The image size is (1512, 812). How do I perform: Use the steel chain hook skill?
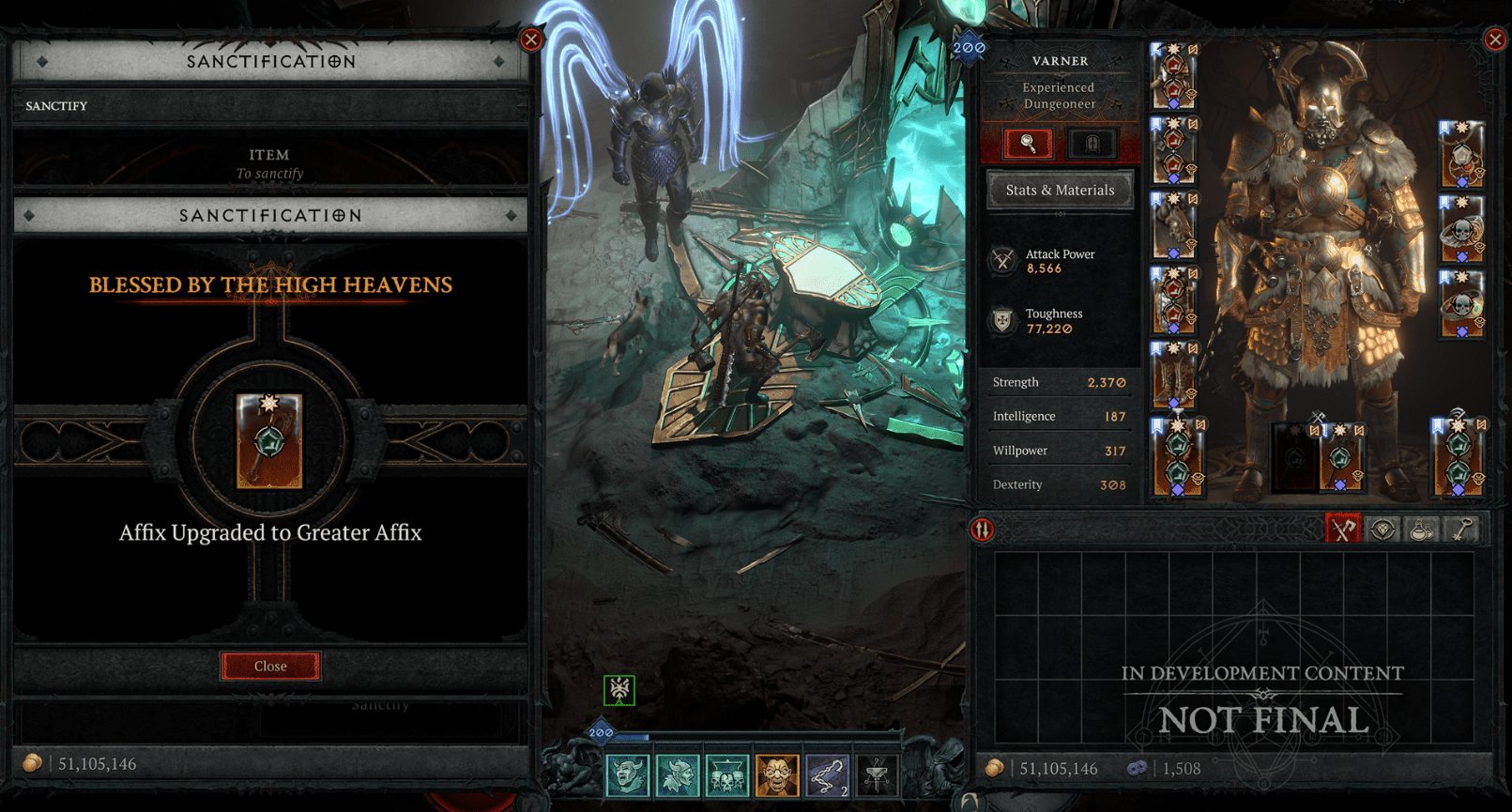[x=827, y=775]
